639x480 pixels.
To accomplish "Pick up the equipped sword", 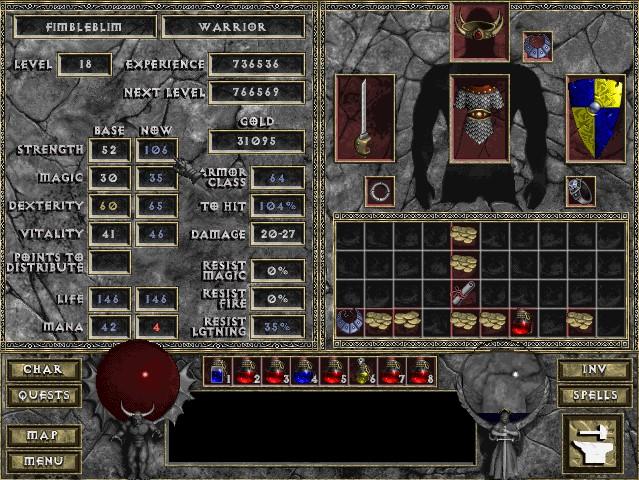I will click(365, 117).
